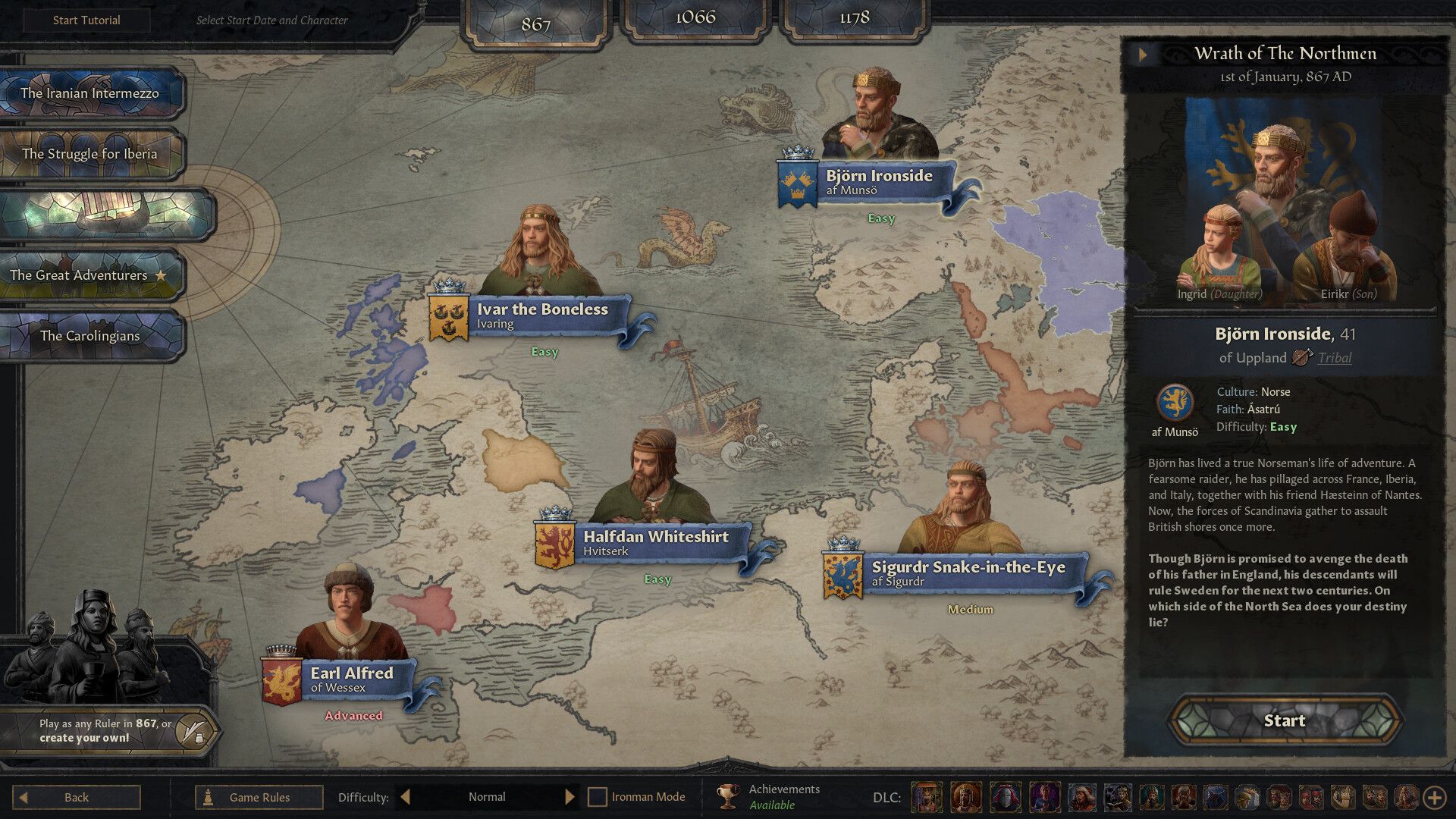Decrease difficulty with the left arrow
Viewport: 1456px width, 819px height.
[x=406, y=797]
